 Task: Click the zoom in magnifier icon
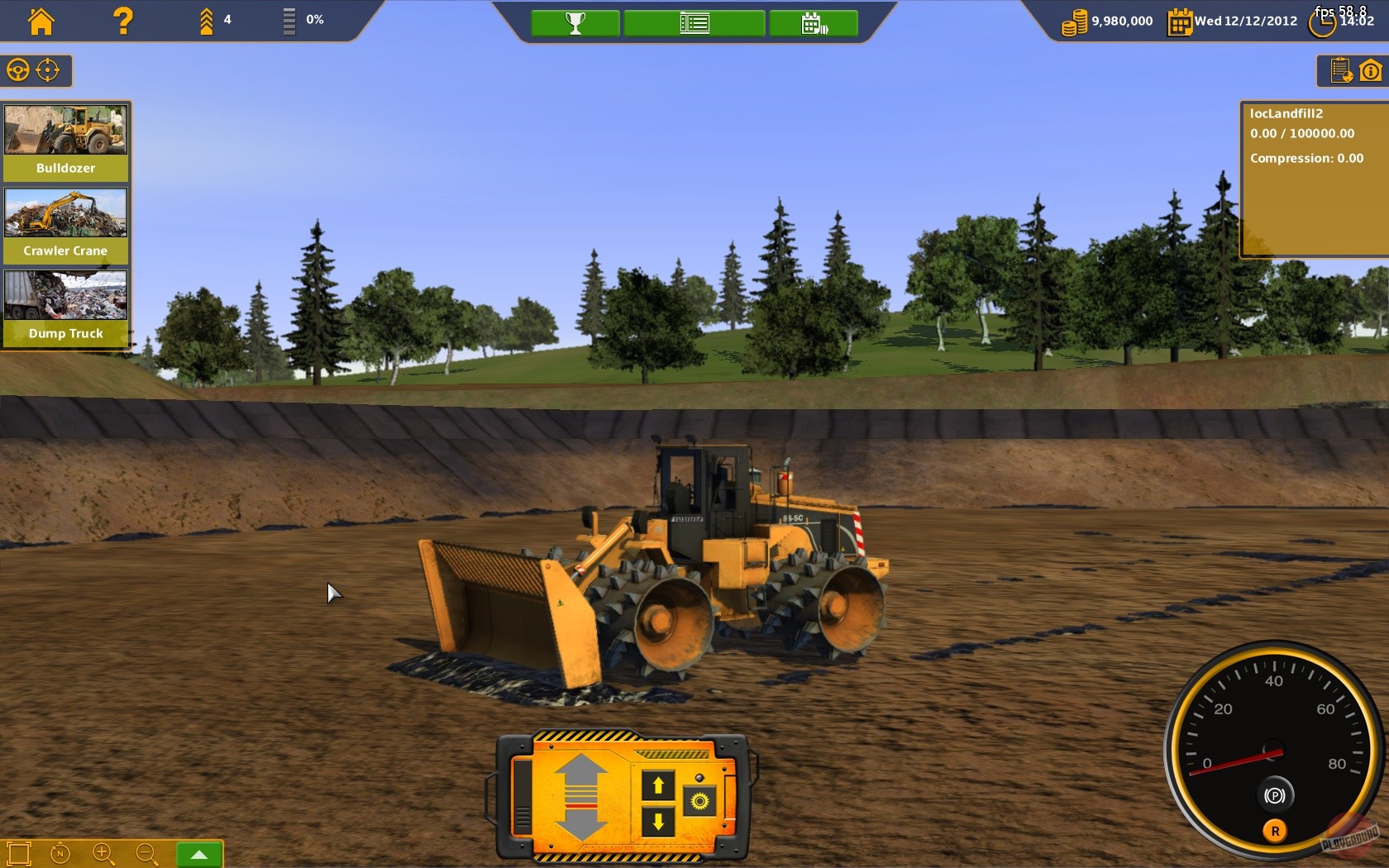(x=103, y=854)
